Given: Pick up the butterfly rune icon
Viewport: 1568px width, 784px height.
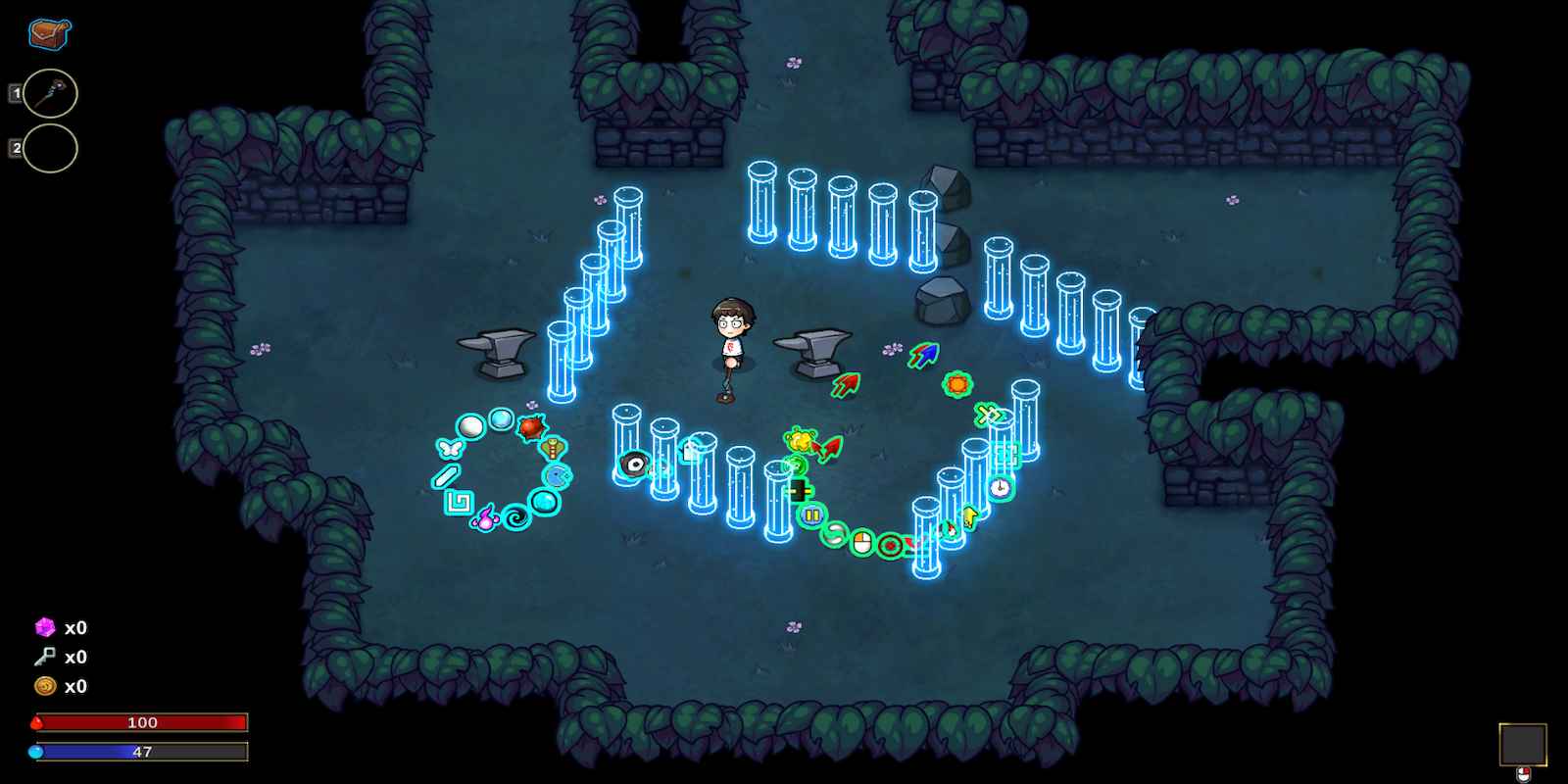Looking at the screenshot, I should (x=449, y=448).
